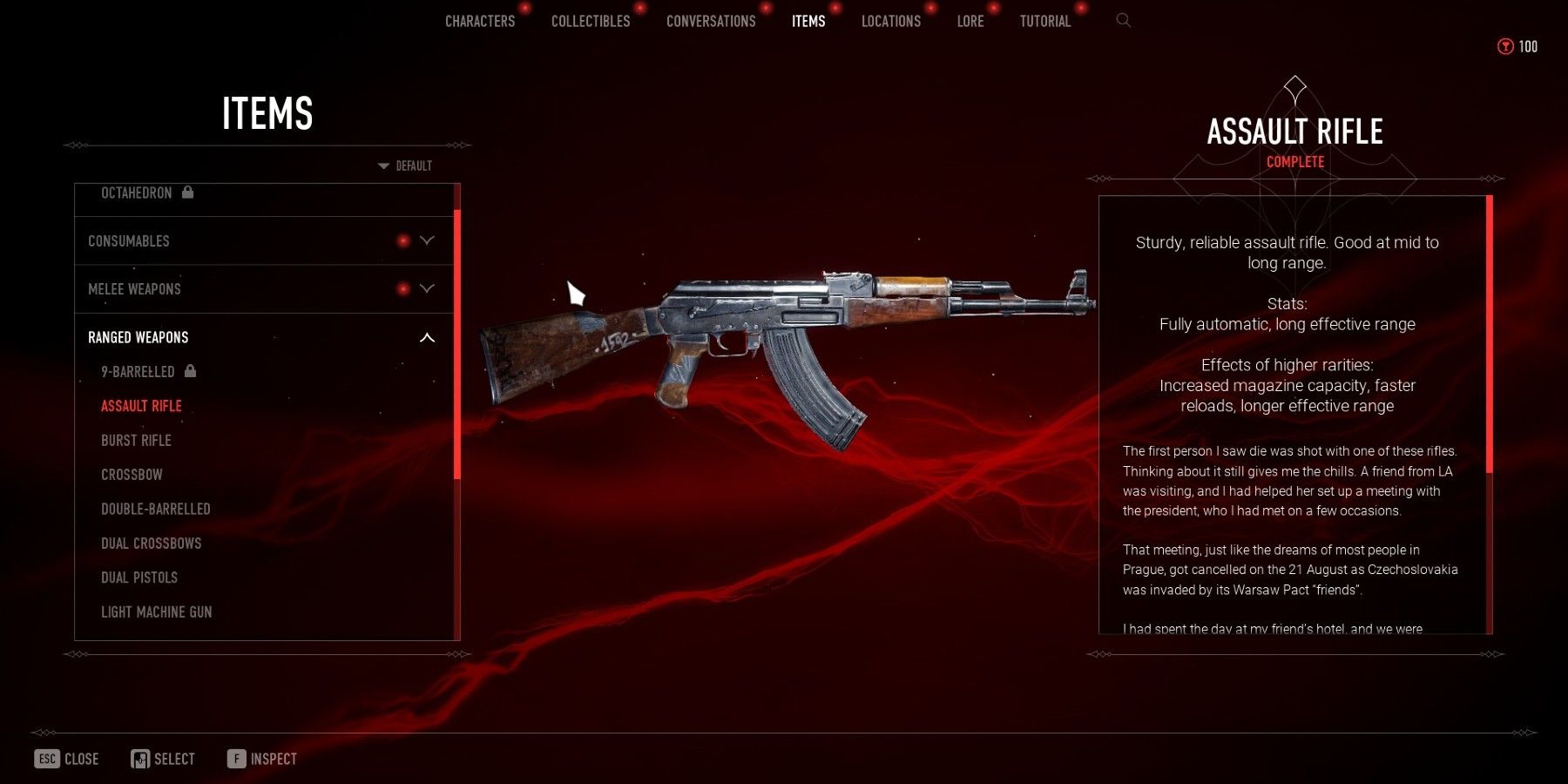Select Double-Barrelled in the list
The width and height of the screenshot is (1568, 784).
[x=156, y=509]
